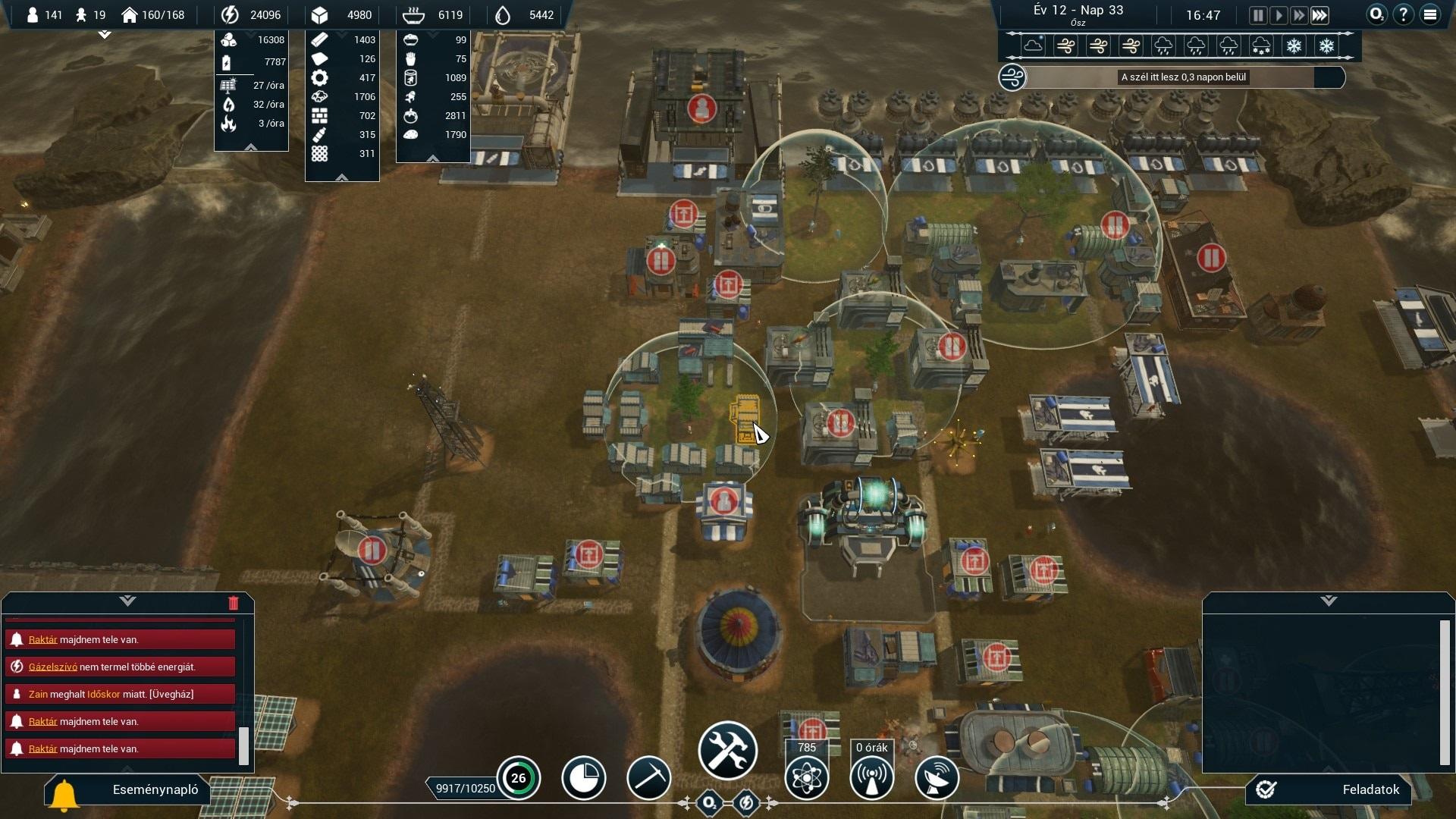This screenshot has height=819, width=1456.
Task: Open the main menu hamburger button
Action: [x=1430, y=14]
